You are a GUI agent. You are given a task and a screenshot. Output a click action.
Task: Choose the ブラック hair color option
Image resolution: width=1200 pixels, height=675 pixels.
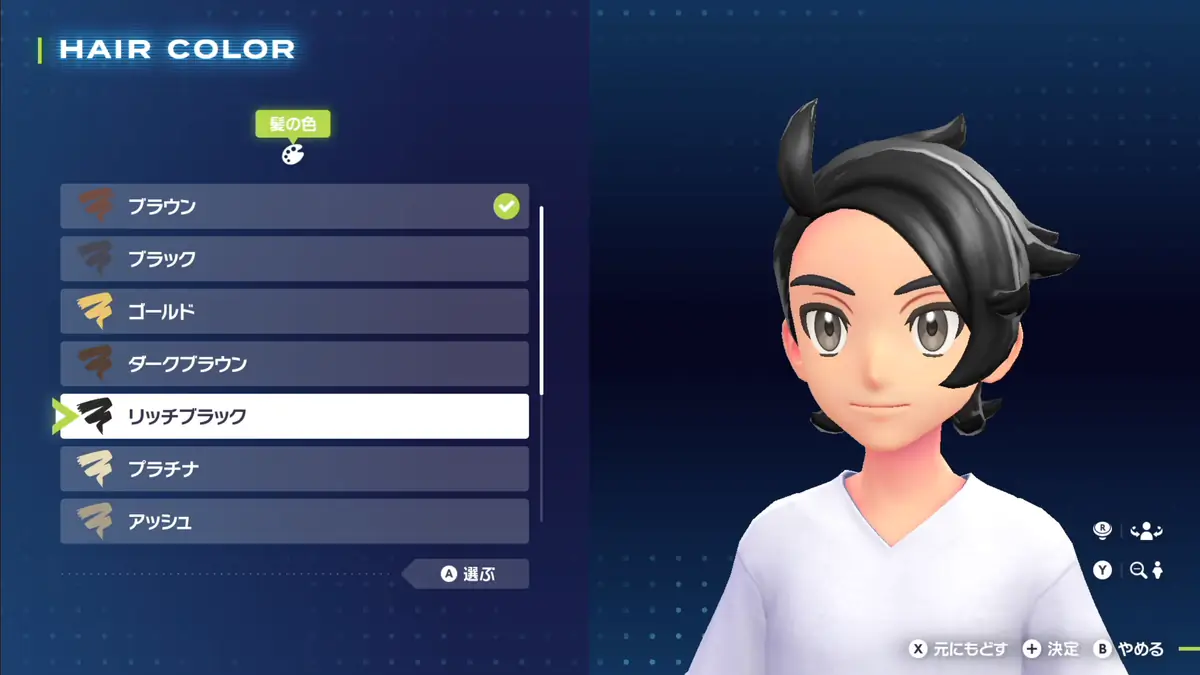(x=294, y=259)
